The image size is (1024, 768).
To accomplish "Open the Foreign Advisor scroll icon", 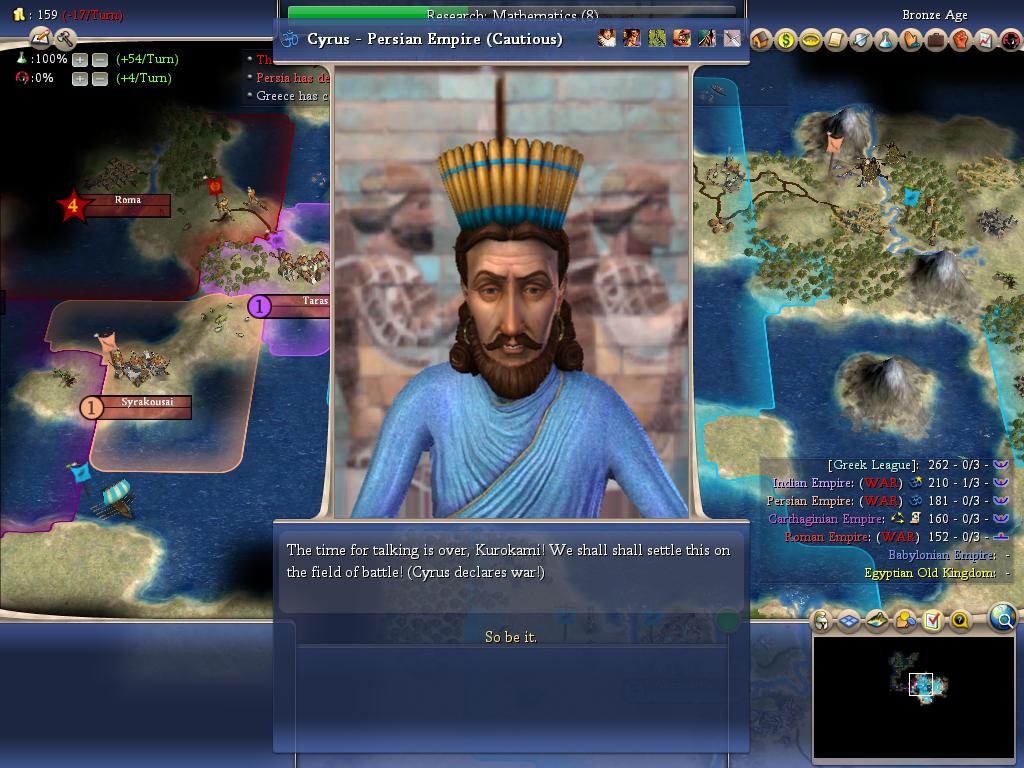I will pyautogui.click(x=835, y=40).
